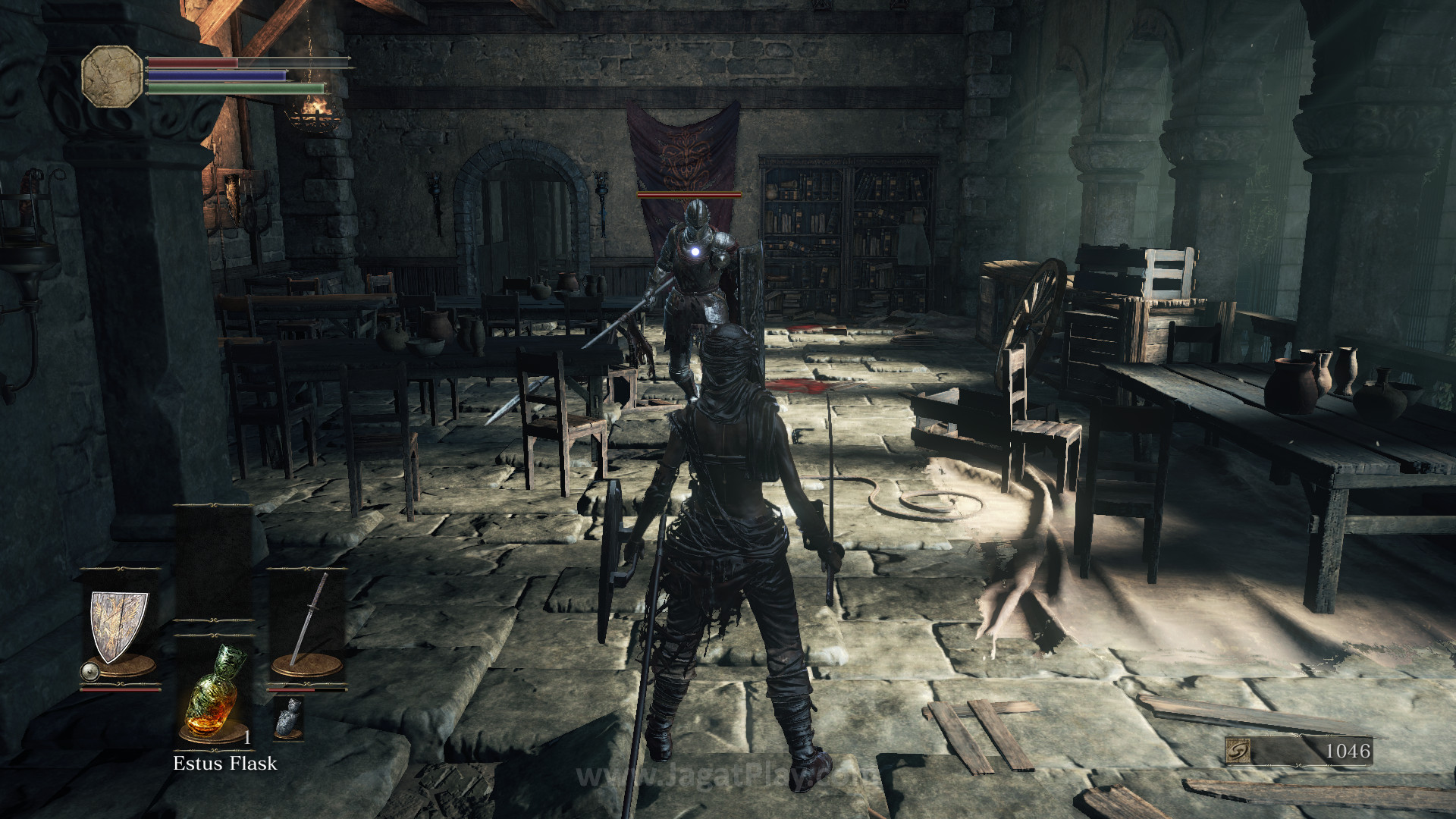
Task: Click the octagonal character emblem
Action: tap(112, 75)
